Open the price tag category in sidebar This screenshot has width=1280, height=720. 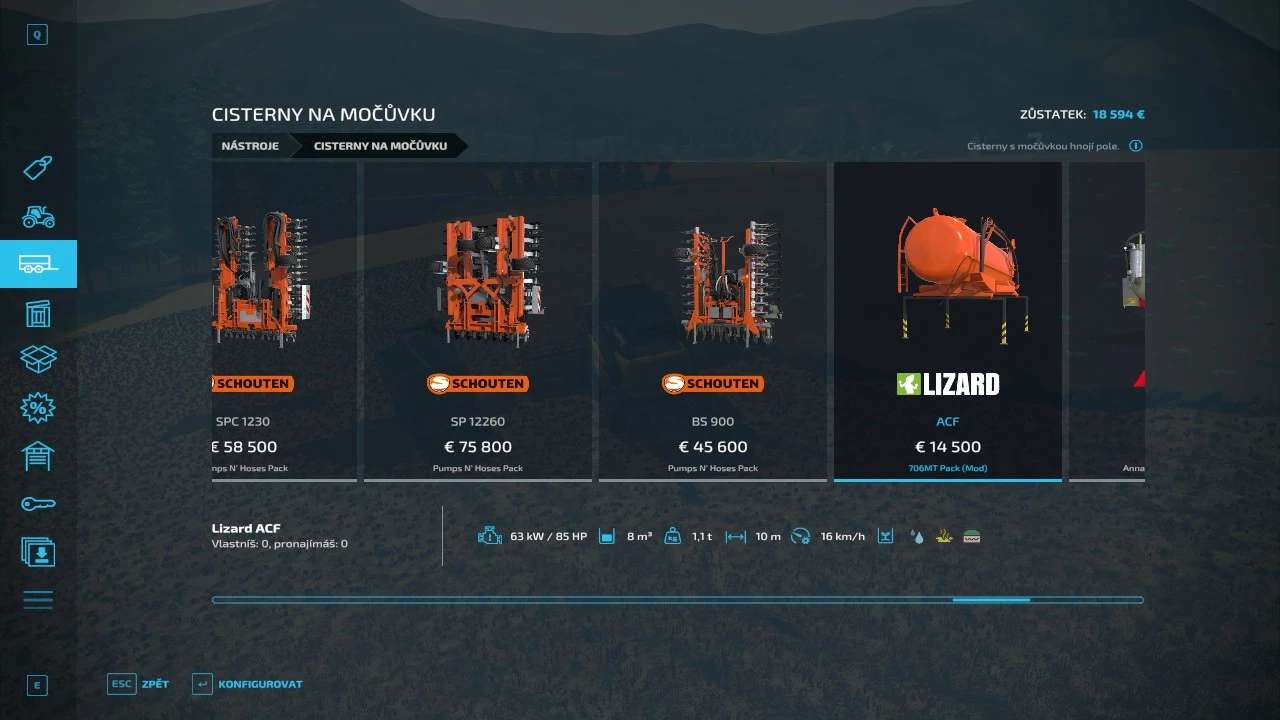(38, 168)
